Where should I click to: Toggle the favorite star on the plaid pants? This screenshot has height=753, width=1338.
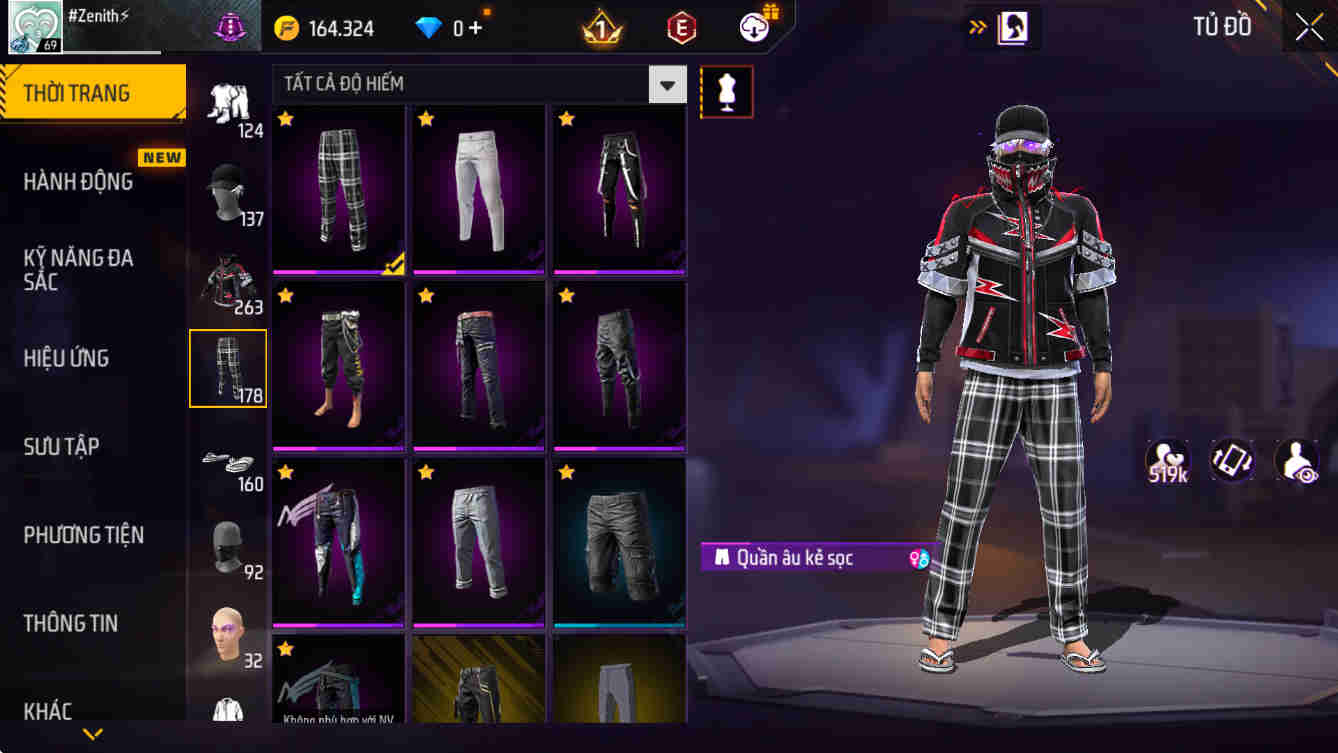pyautogui.click(x=285, y=118)
